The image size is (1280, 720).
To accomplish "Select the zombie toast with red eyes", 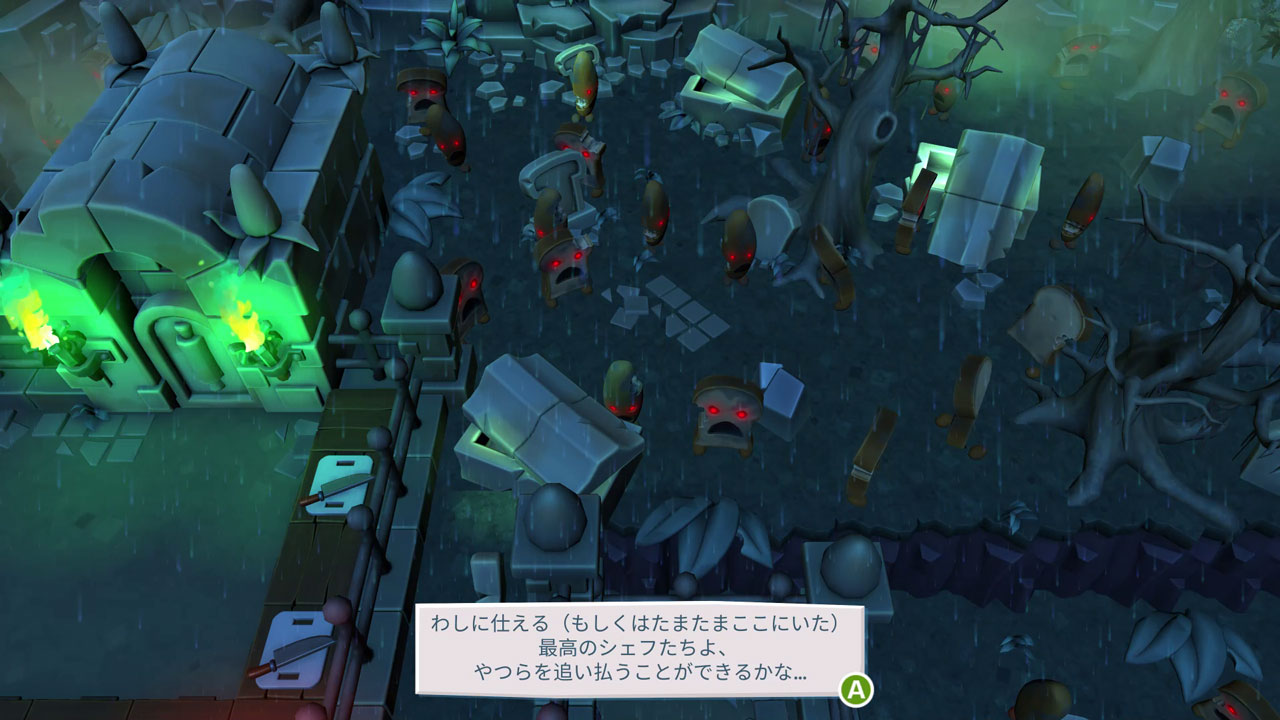I will click(x=722, y=415).
